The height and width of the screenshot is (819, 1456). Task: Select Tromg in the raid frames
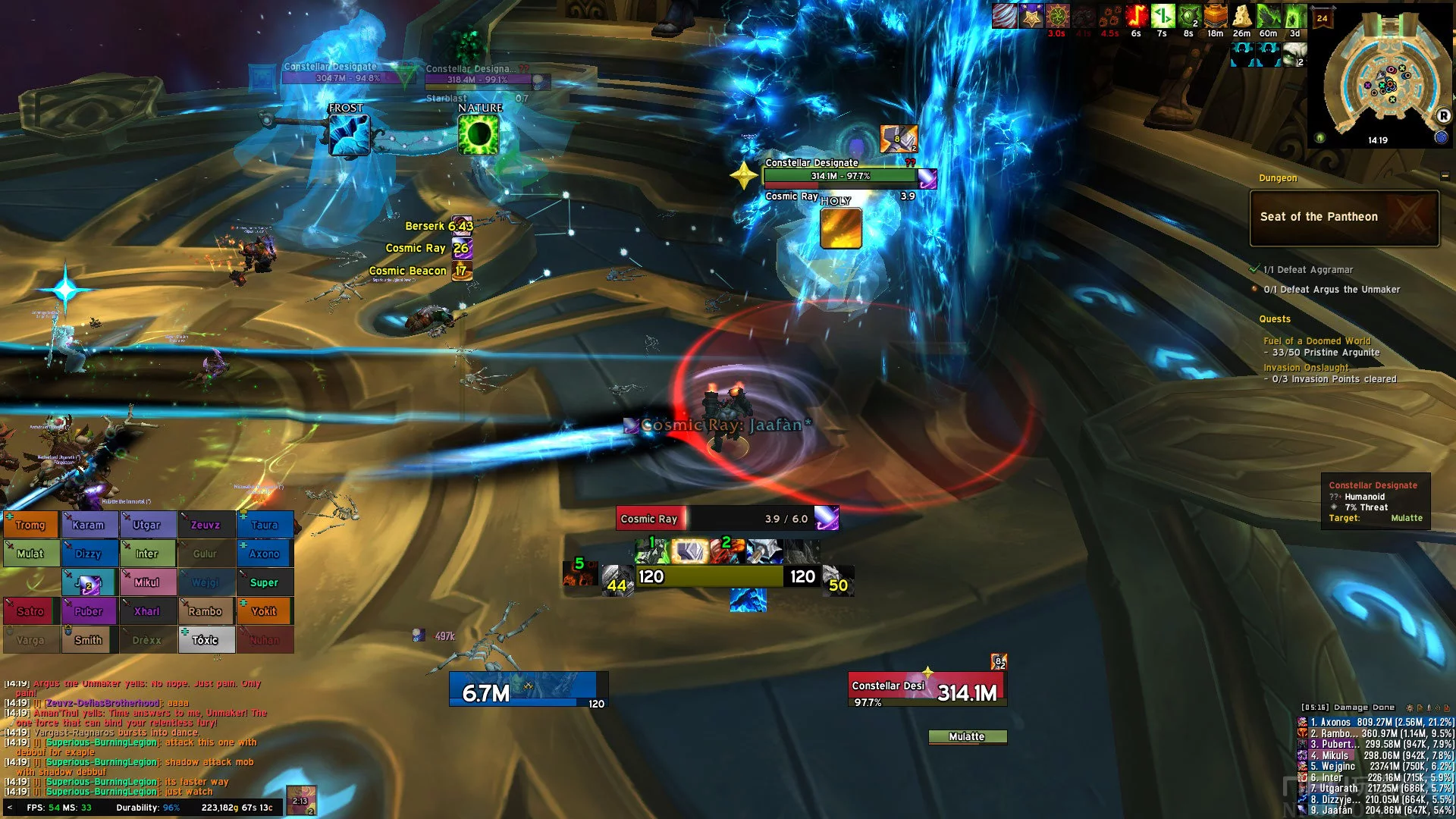tap(31, 525)
